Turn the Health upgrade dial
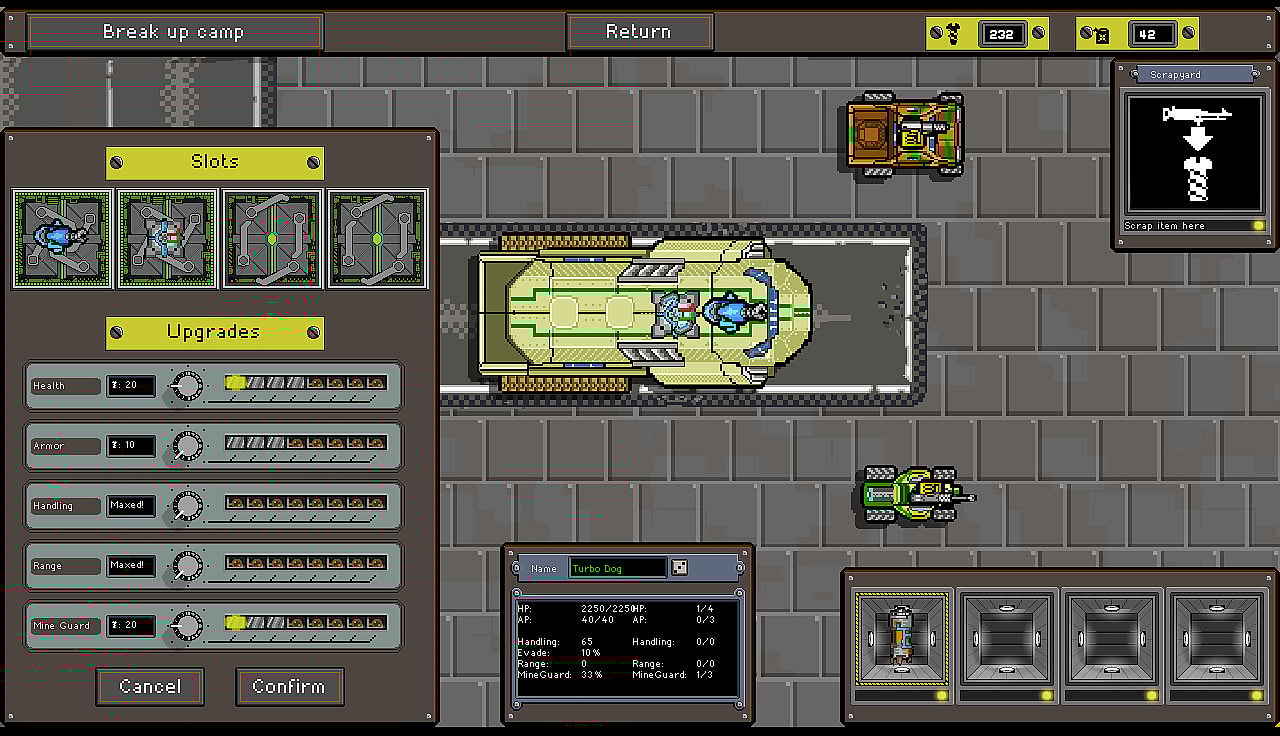The width and height of the screenshot is (1280, 736). [x=187, y=386]
